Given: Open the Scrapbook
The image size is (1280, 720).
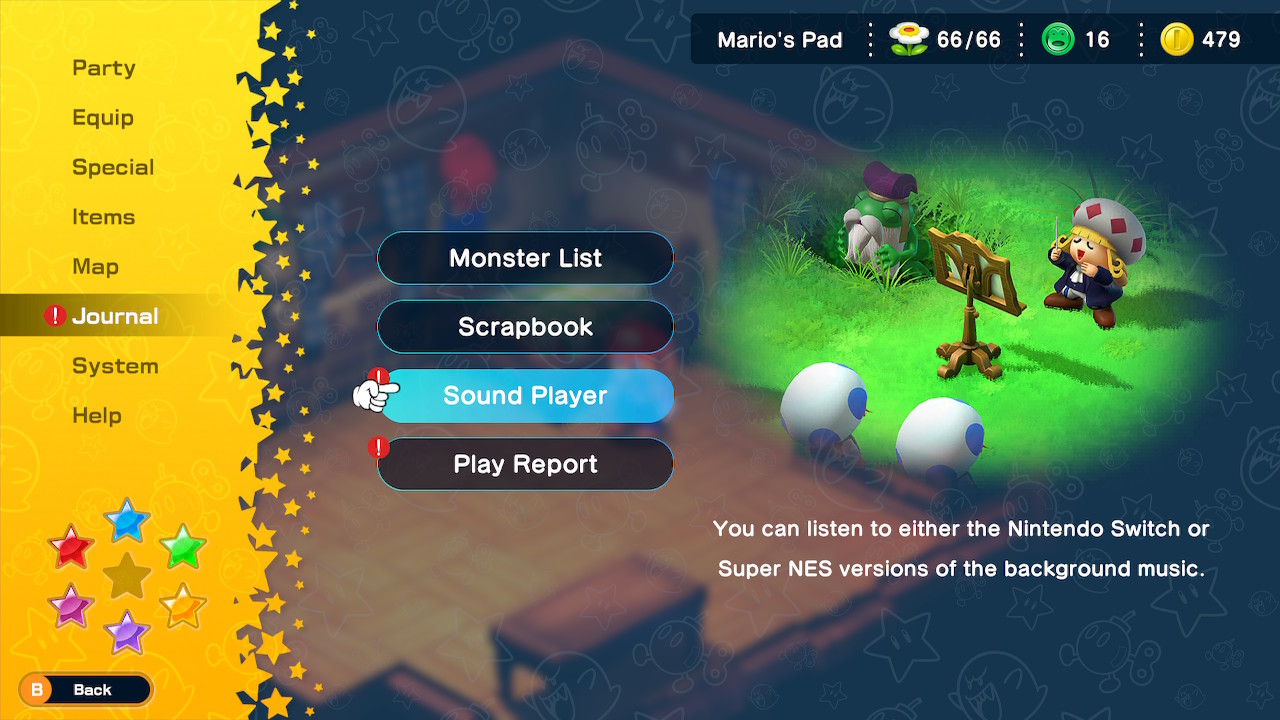Looking at the screenshot, I should (x=525, y=327).
